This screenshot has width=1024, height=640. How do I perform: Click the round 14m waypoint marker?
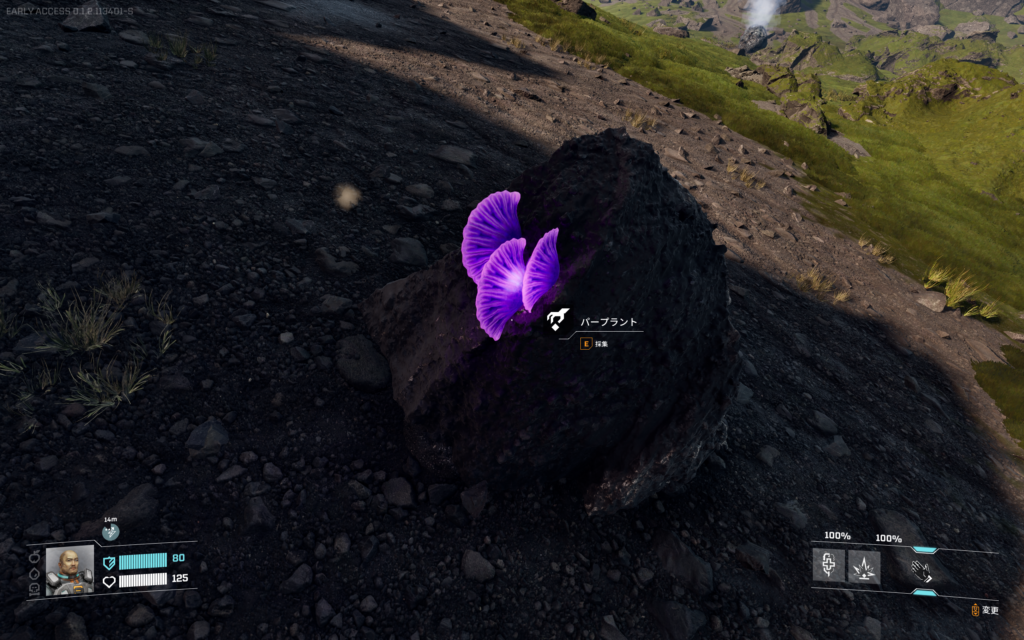click(x=110, y=533)
